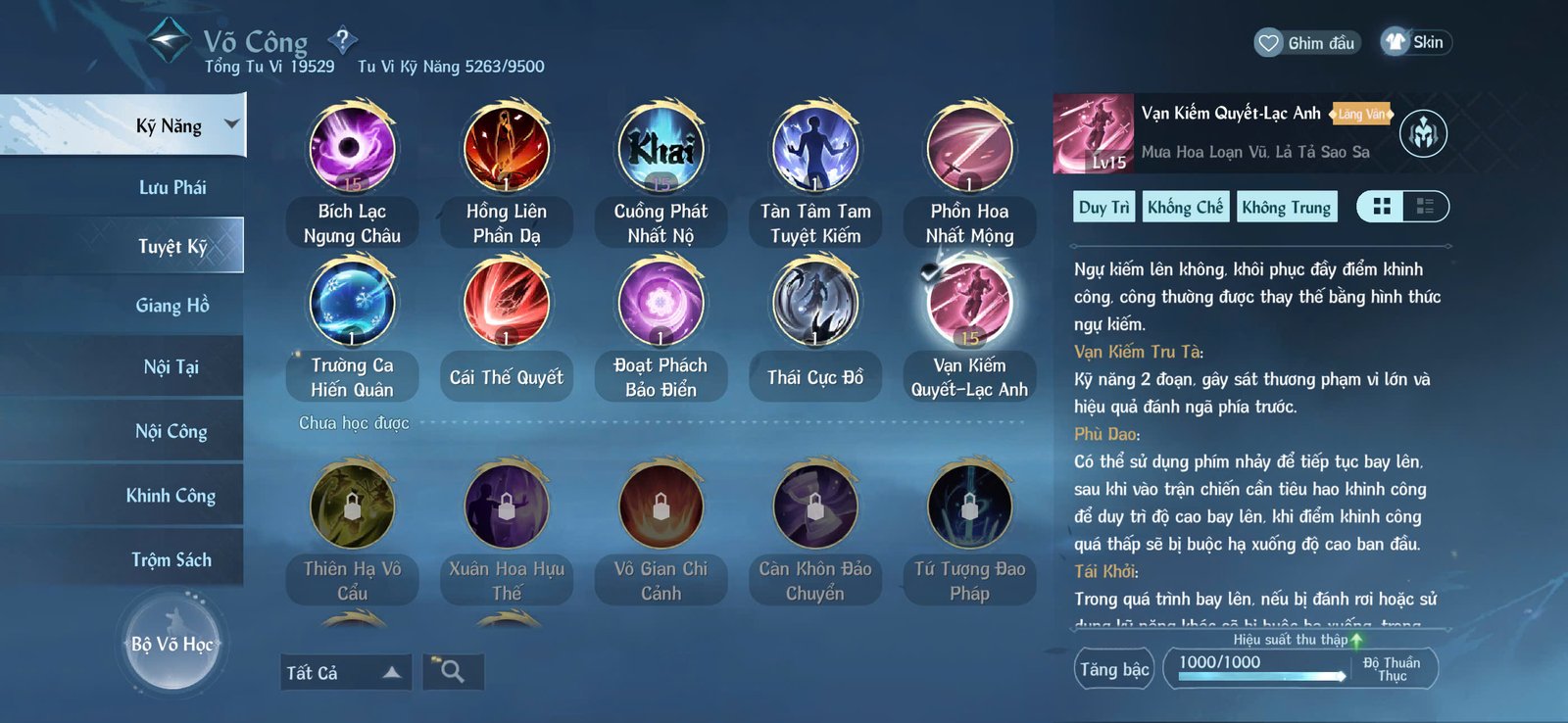This screenshot has height=723, width=1568.
Task: Switch to grid view layout
Action: pos(1382,206)
